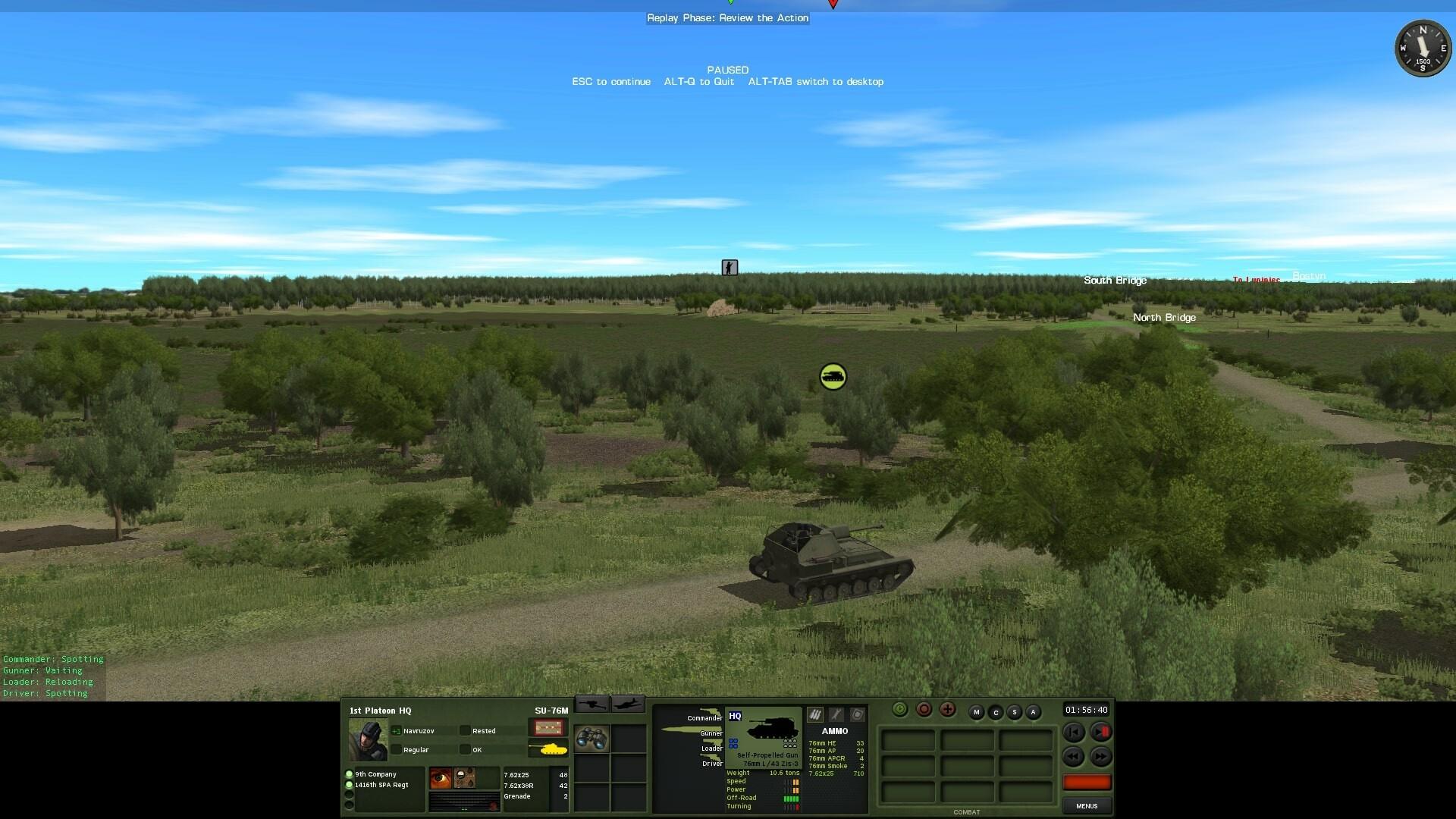Click the green clock icon
Screen dimensions: 1456x819
[x=900, y=710]
